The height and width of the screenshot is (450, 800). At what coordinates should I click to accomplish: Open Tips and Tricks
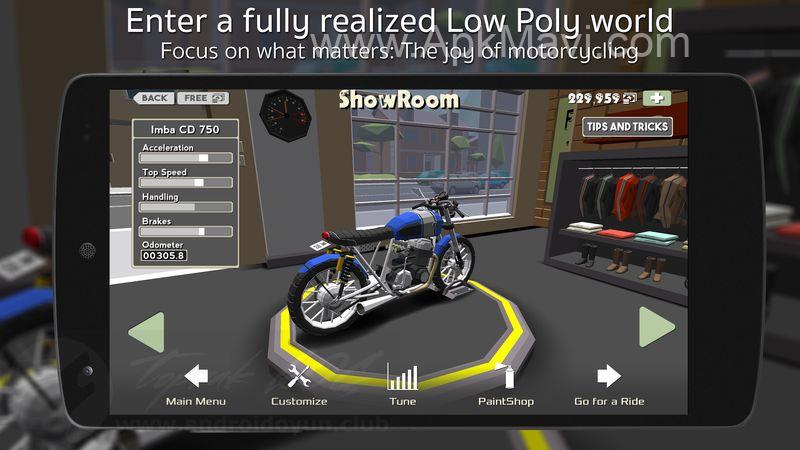click(627, 127)
